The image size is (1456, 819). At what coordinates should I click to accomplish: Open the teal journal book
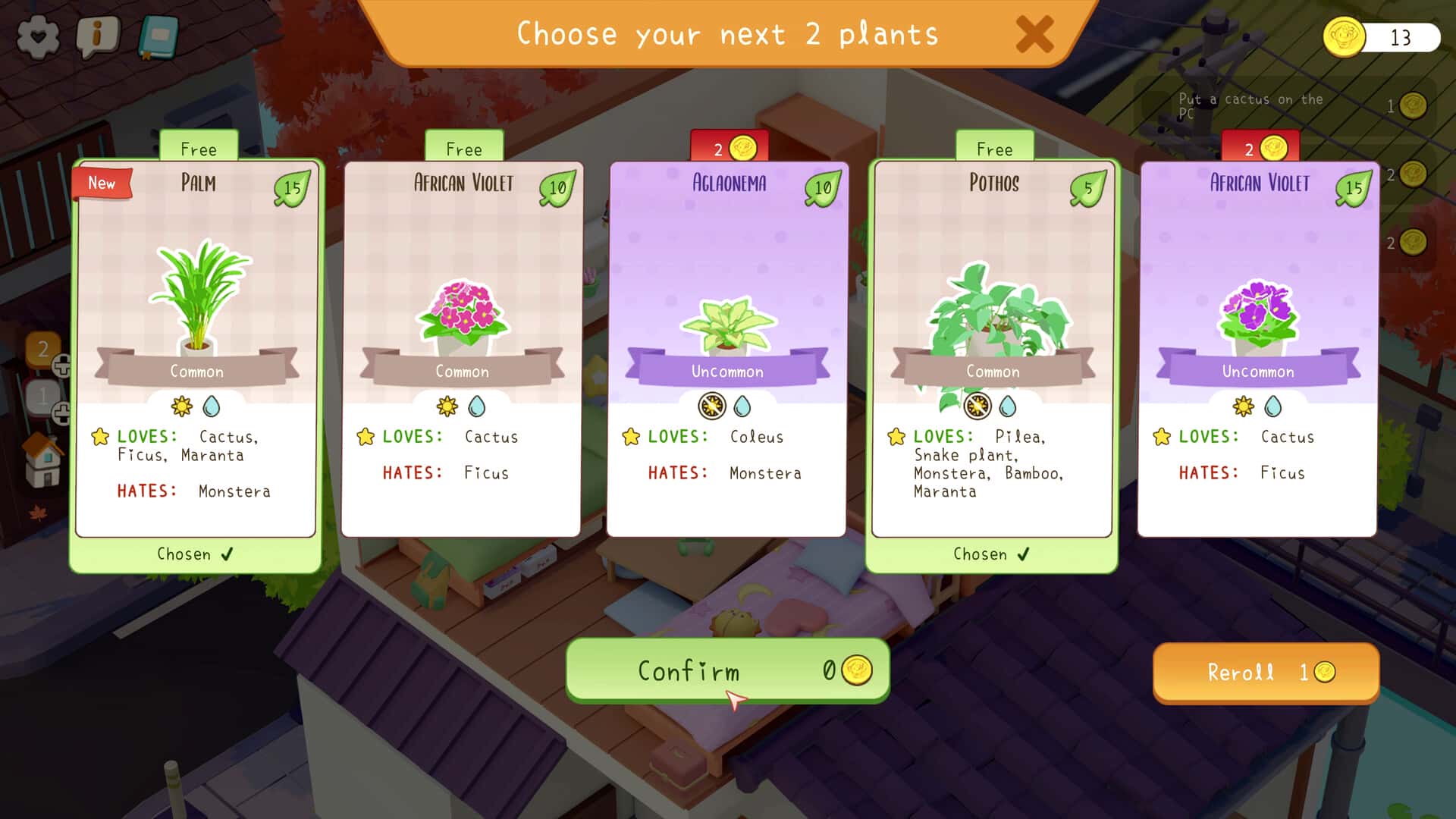158,36
